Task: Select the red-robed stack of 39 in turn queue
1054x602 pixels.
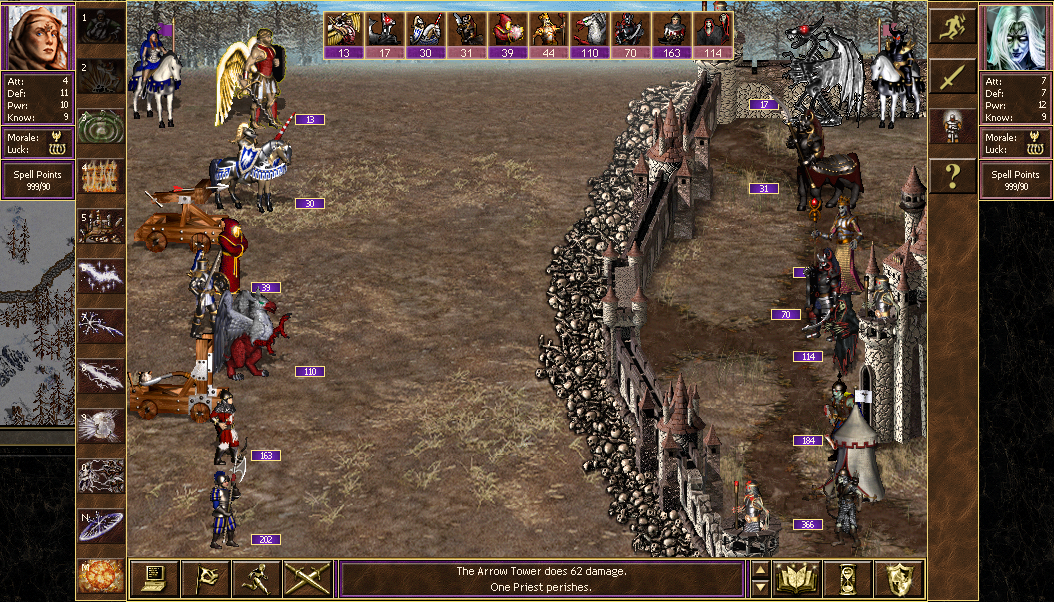Action: pos(508,35)
